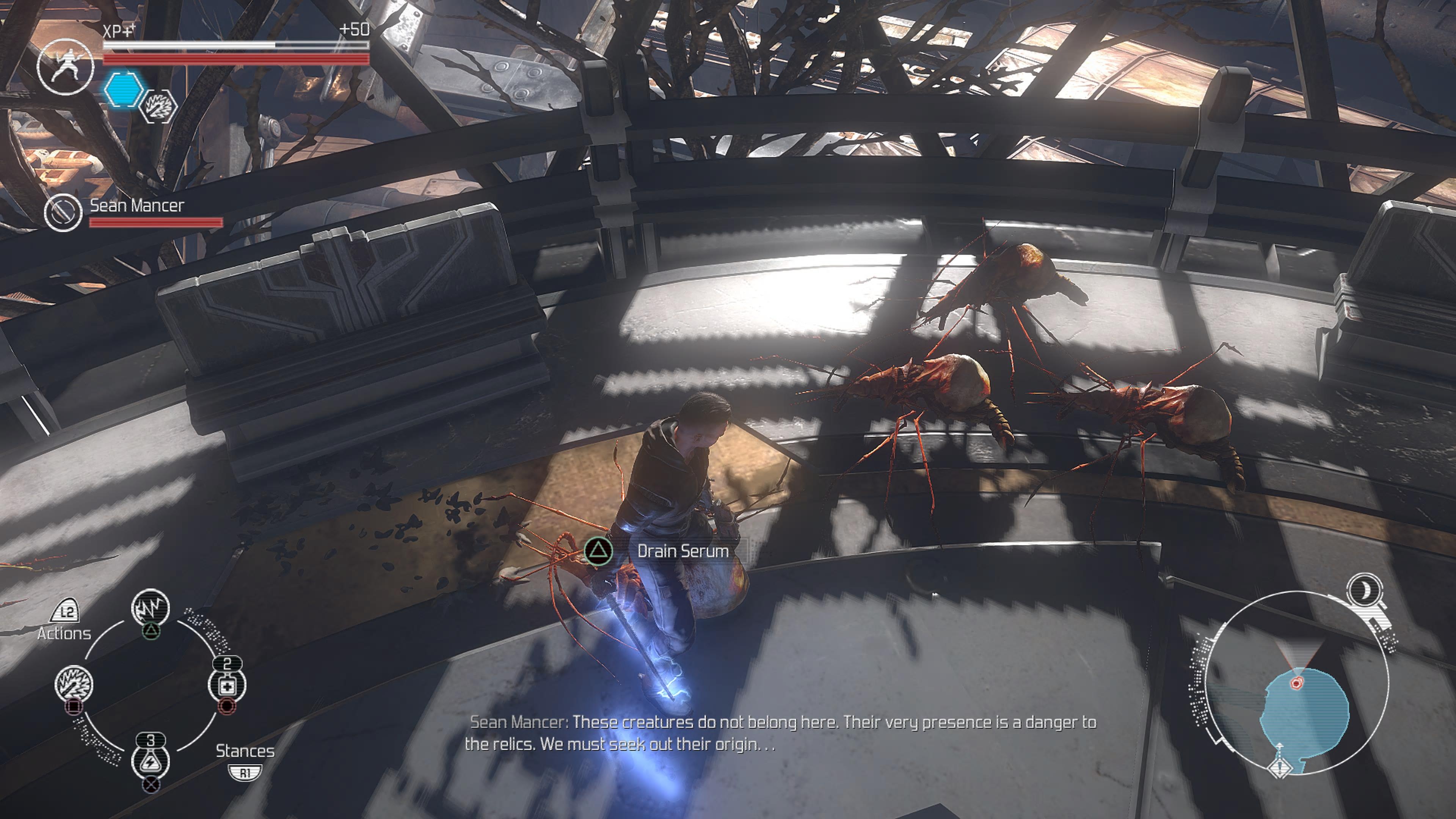Activate the lightning arcs ability on the wheel
This screenshot has height=819, width=1456.
click(151, 607)
